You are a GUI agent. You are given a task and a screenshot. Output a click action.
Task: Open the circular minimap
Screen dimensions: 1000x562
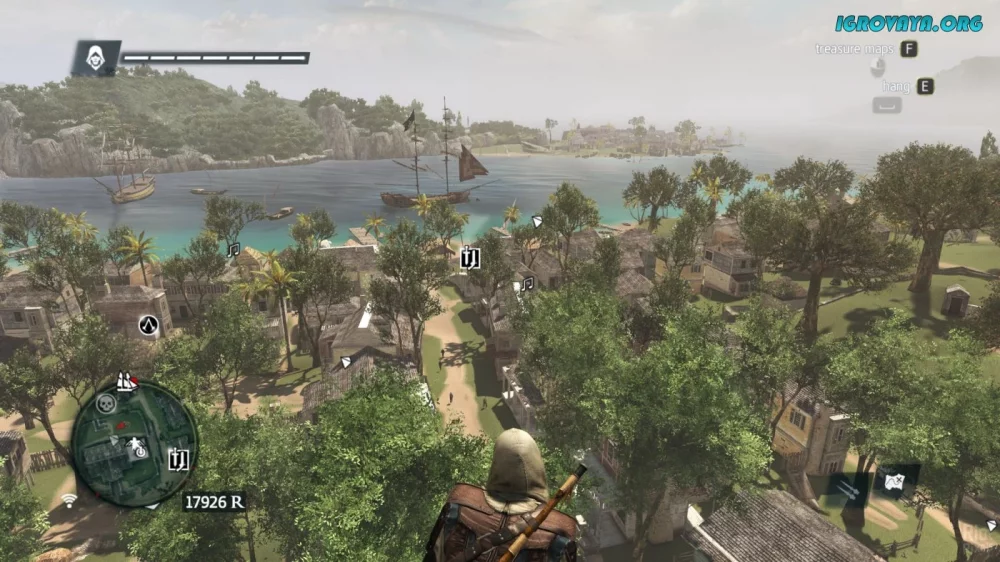click(134, 443)
